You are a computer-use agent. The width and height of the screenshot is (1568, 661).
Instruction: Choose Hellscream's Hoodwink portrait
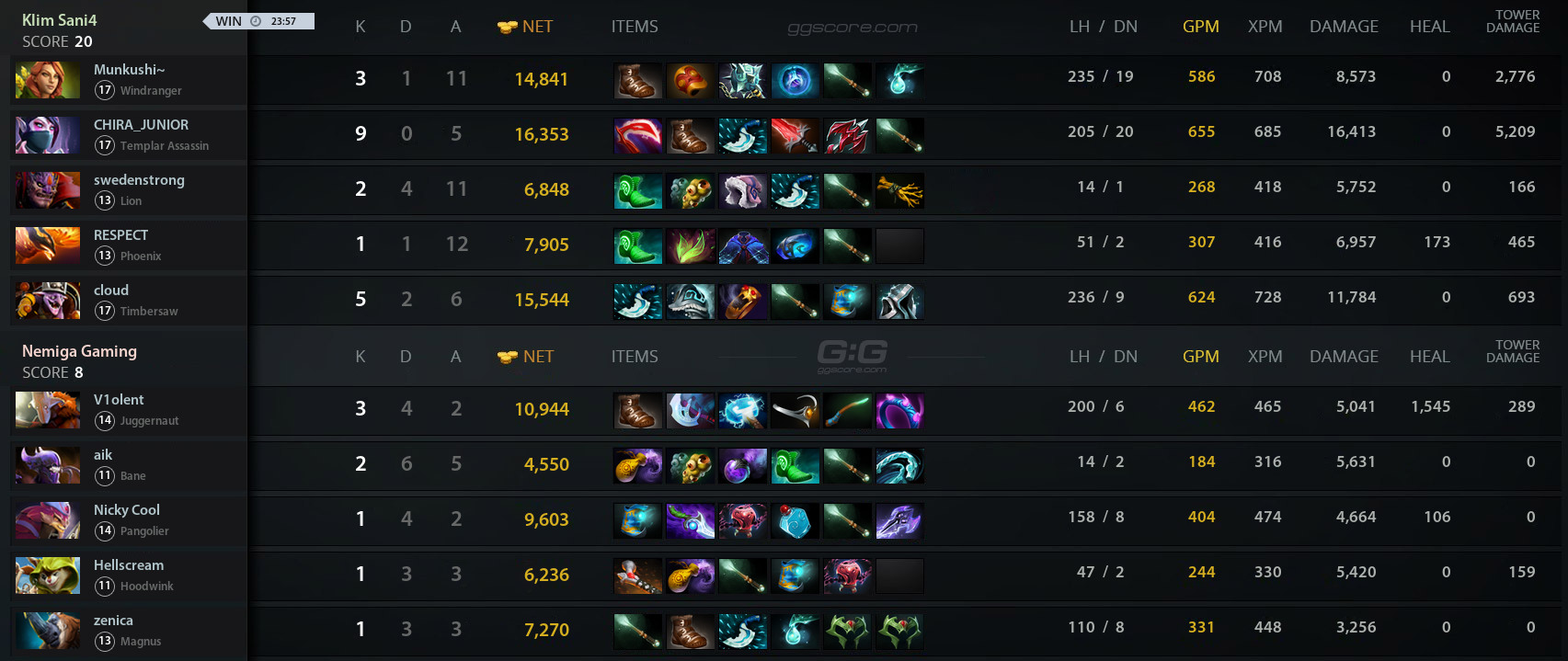[x=48, y=576]
